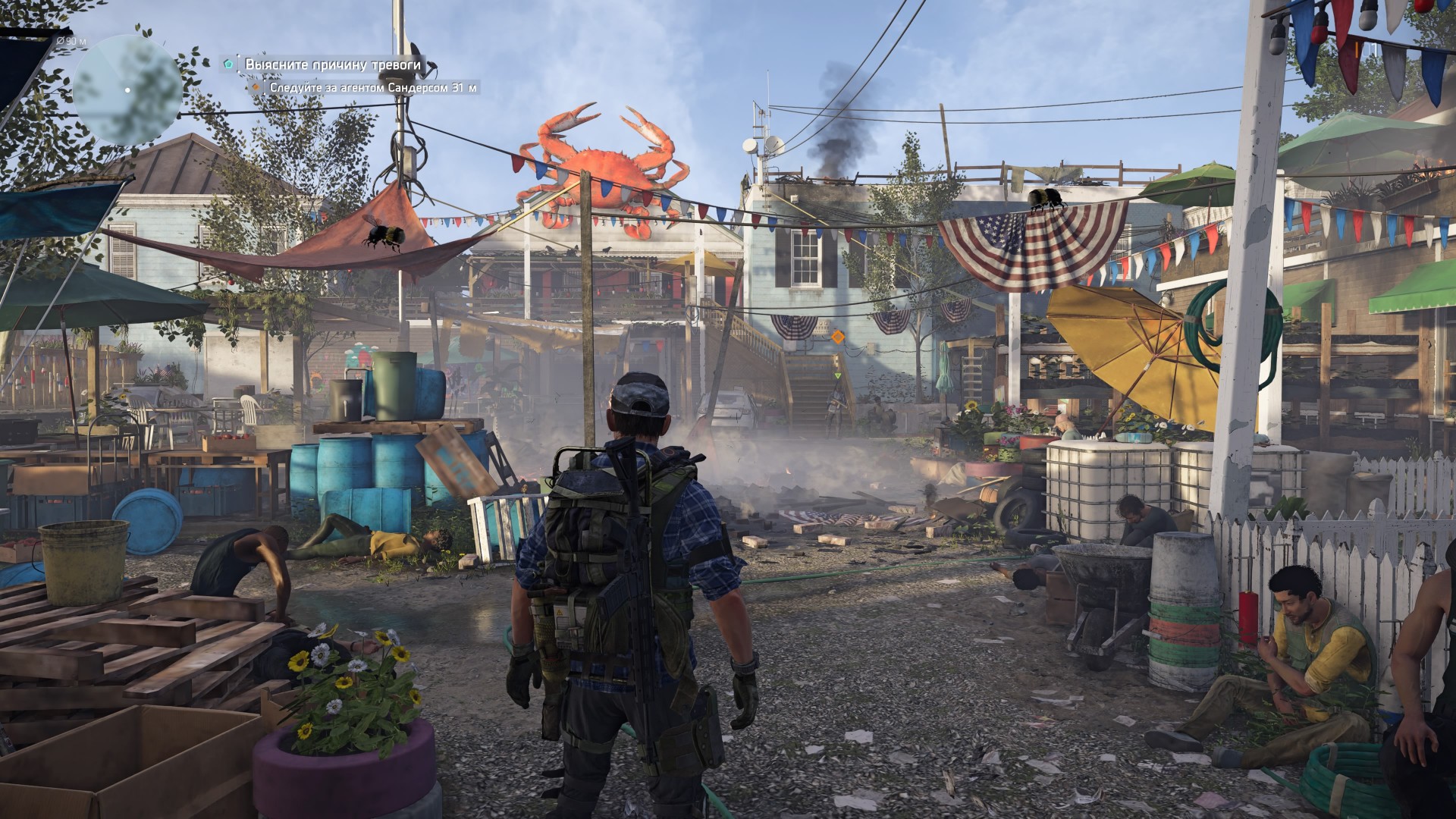
Task: Click the orange diamond objective waypoint marker
Action: pyautogui.click(x=837, y=335)
